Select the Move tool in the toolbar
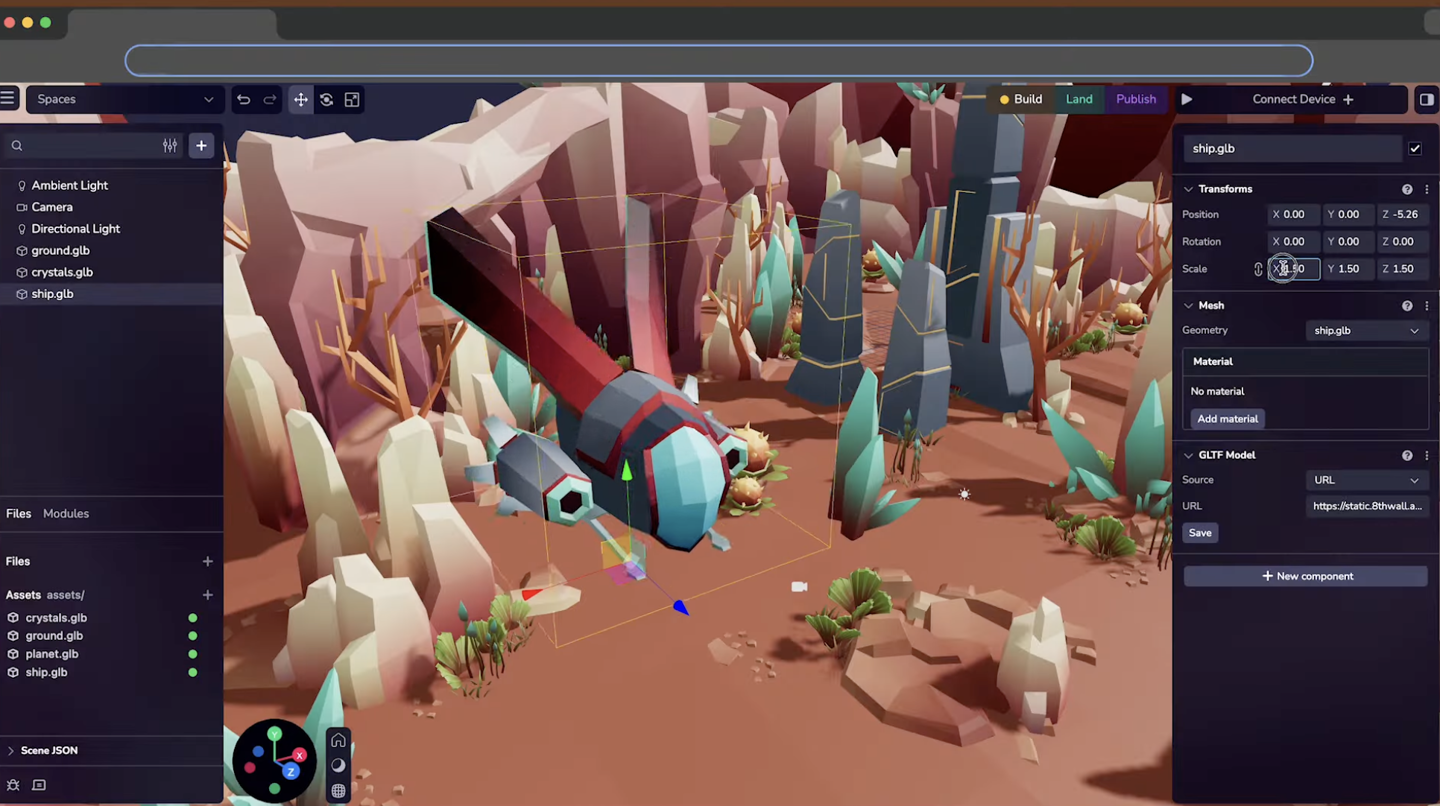This screenshot has width=1440, height=806. coord(301,99)
